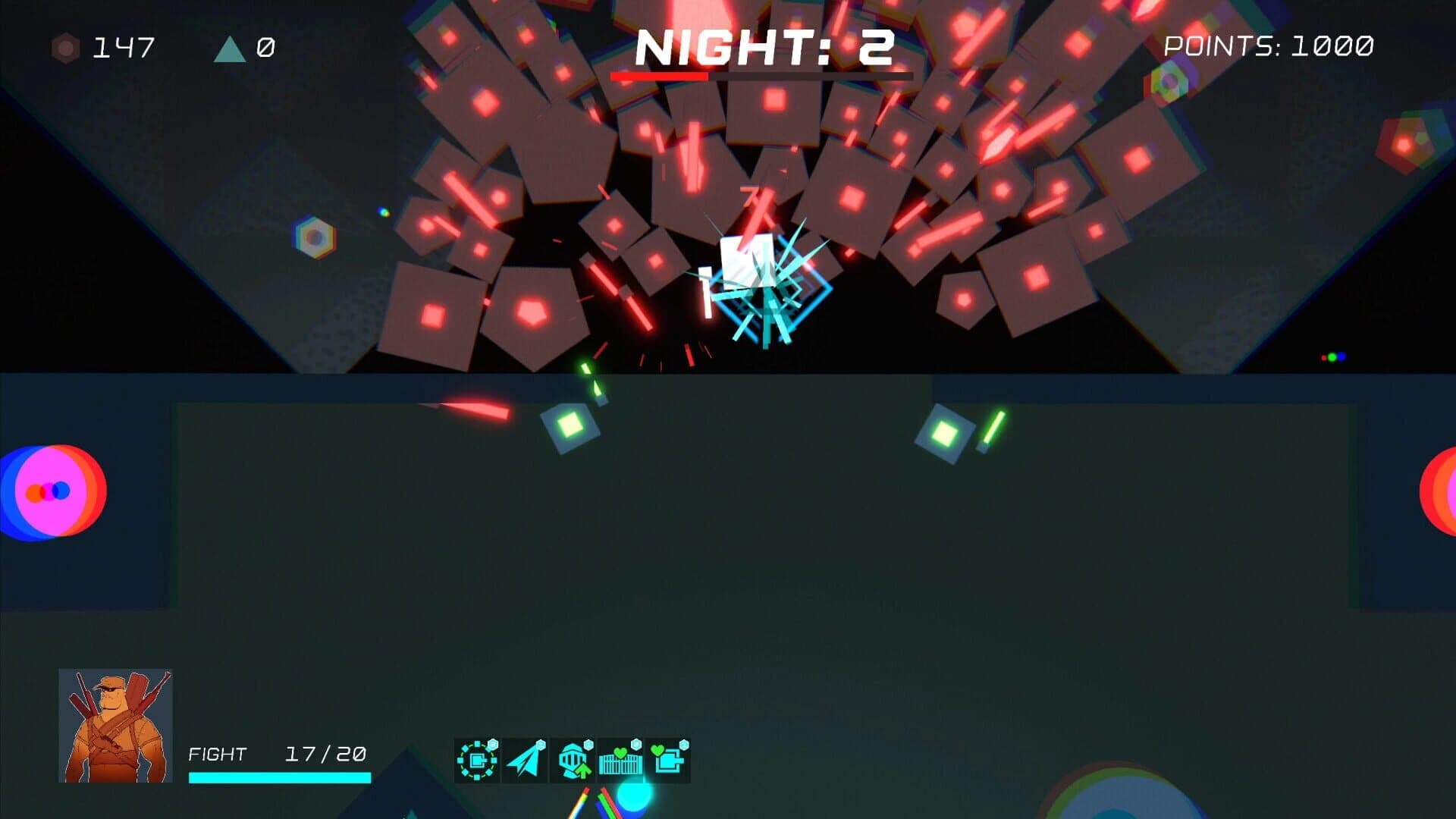
Task: Select the turret deploy ability icon
Action: pos(477,760)
